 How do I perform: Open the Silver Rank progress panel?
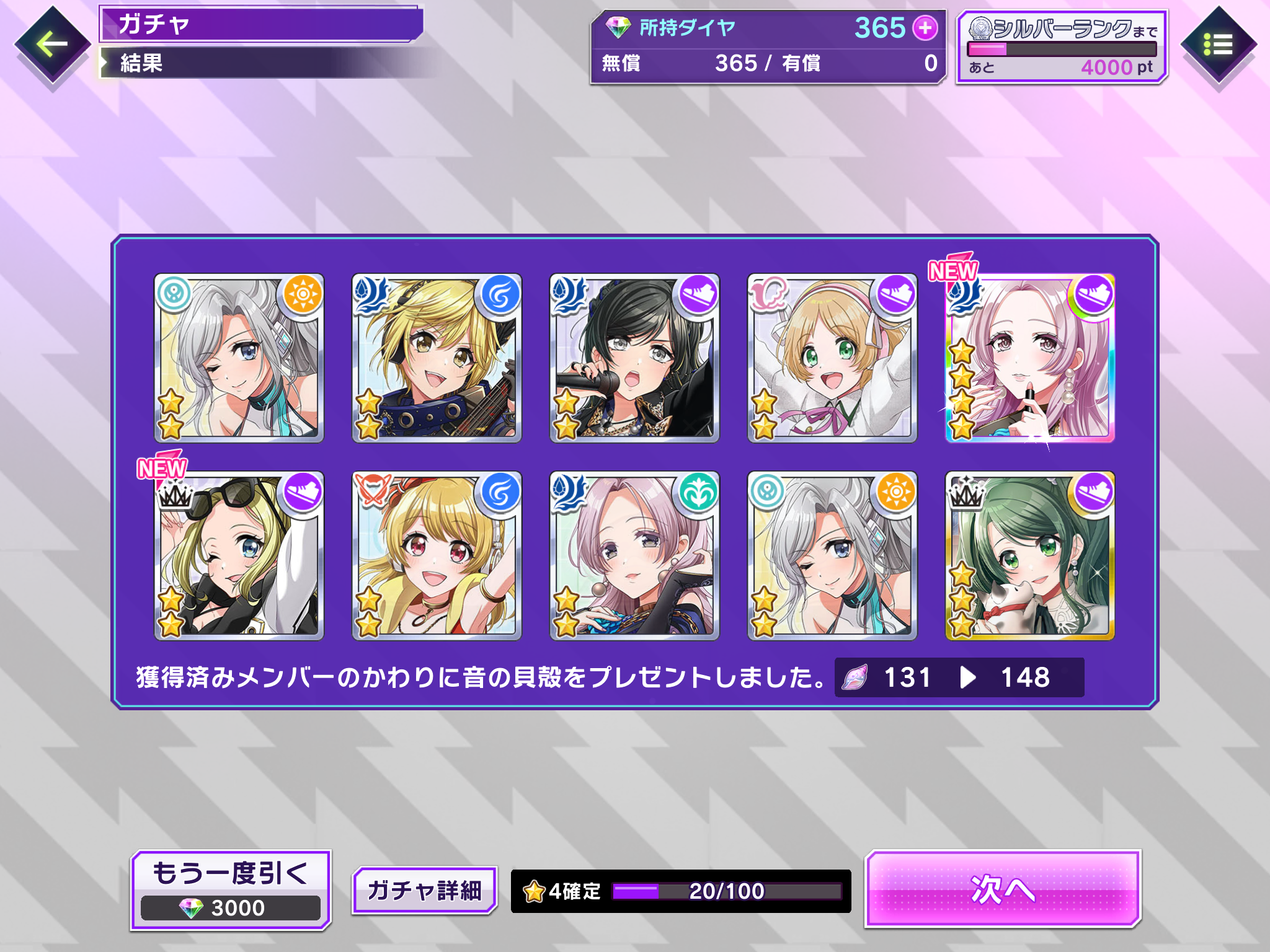point(1062,47)
